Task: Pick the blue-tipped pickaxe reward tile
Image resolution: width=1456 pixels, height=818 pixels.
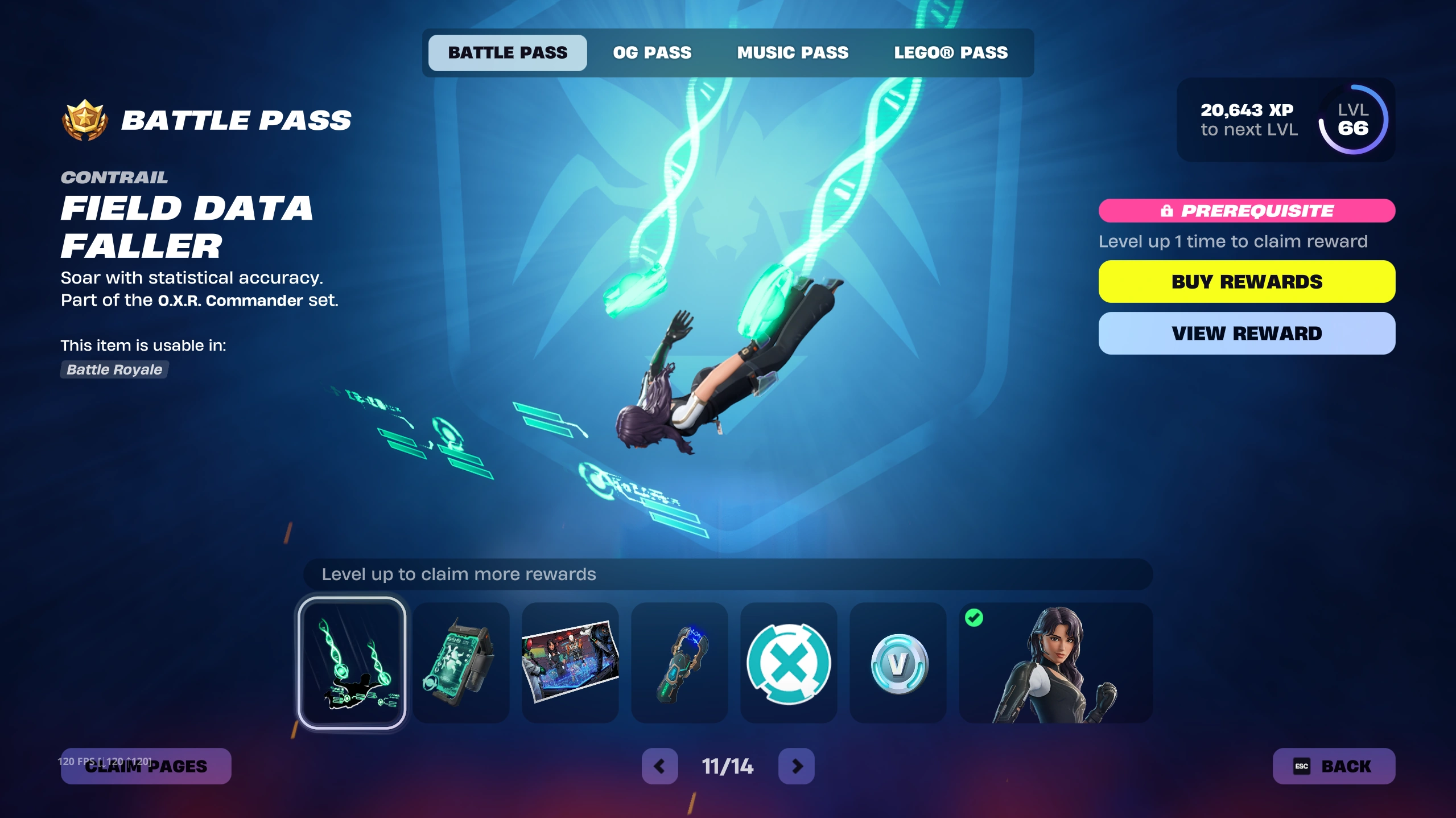Action: 679,663
